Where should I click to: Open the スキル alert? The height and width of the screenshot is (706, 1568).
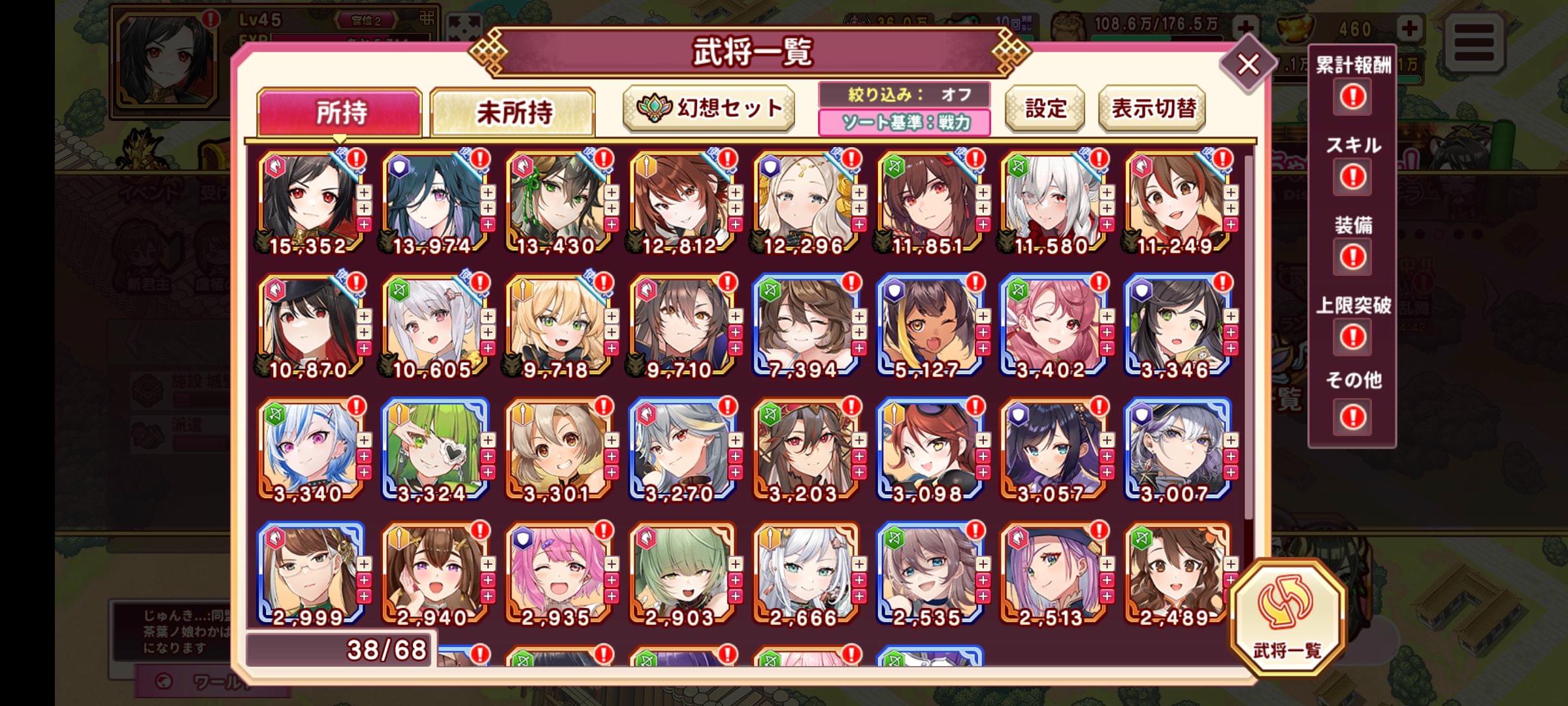1352,176
